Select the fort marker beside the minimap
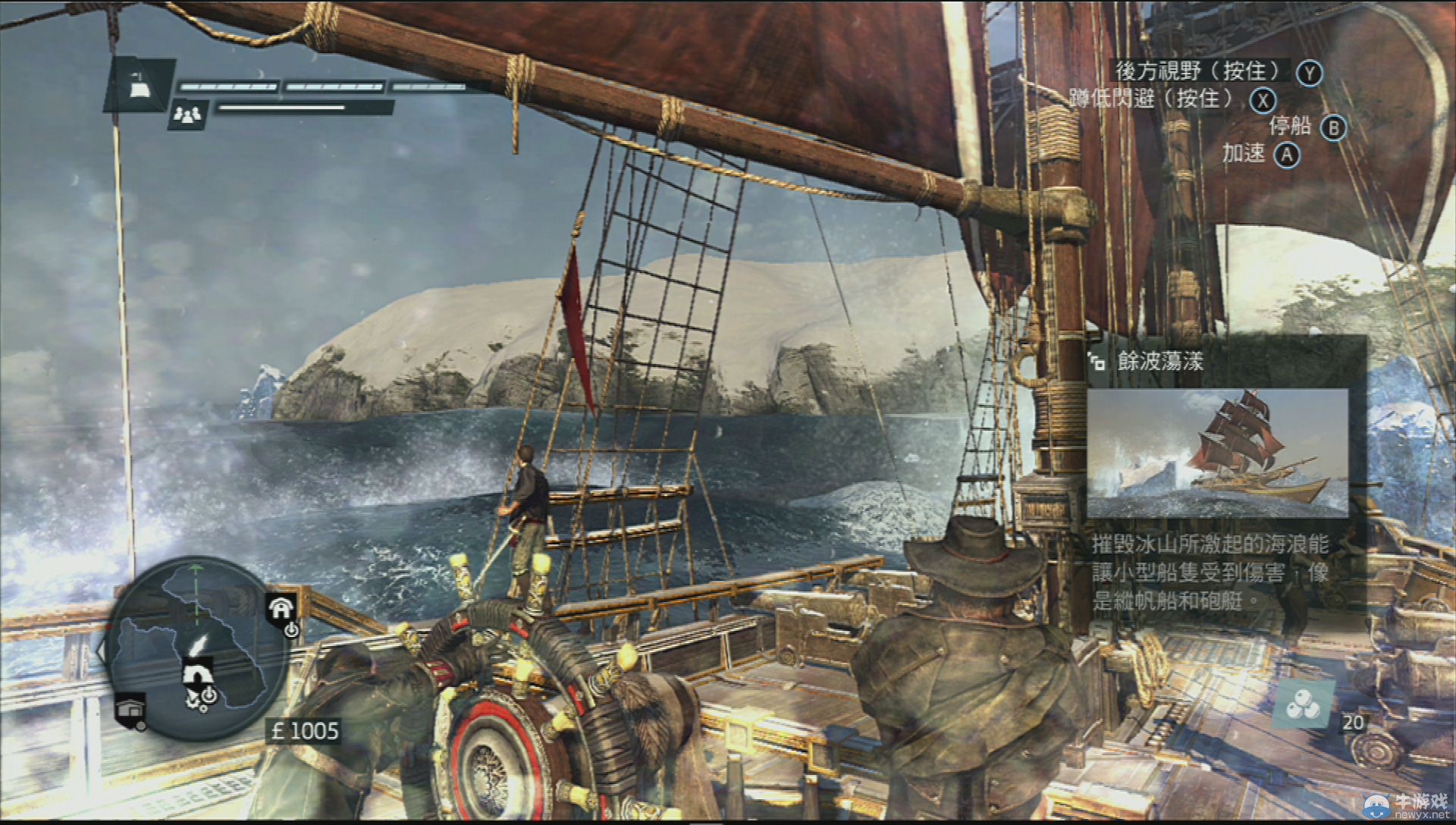This screenshot has width=1456, height=825. [281, 608]
